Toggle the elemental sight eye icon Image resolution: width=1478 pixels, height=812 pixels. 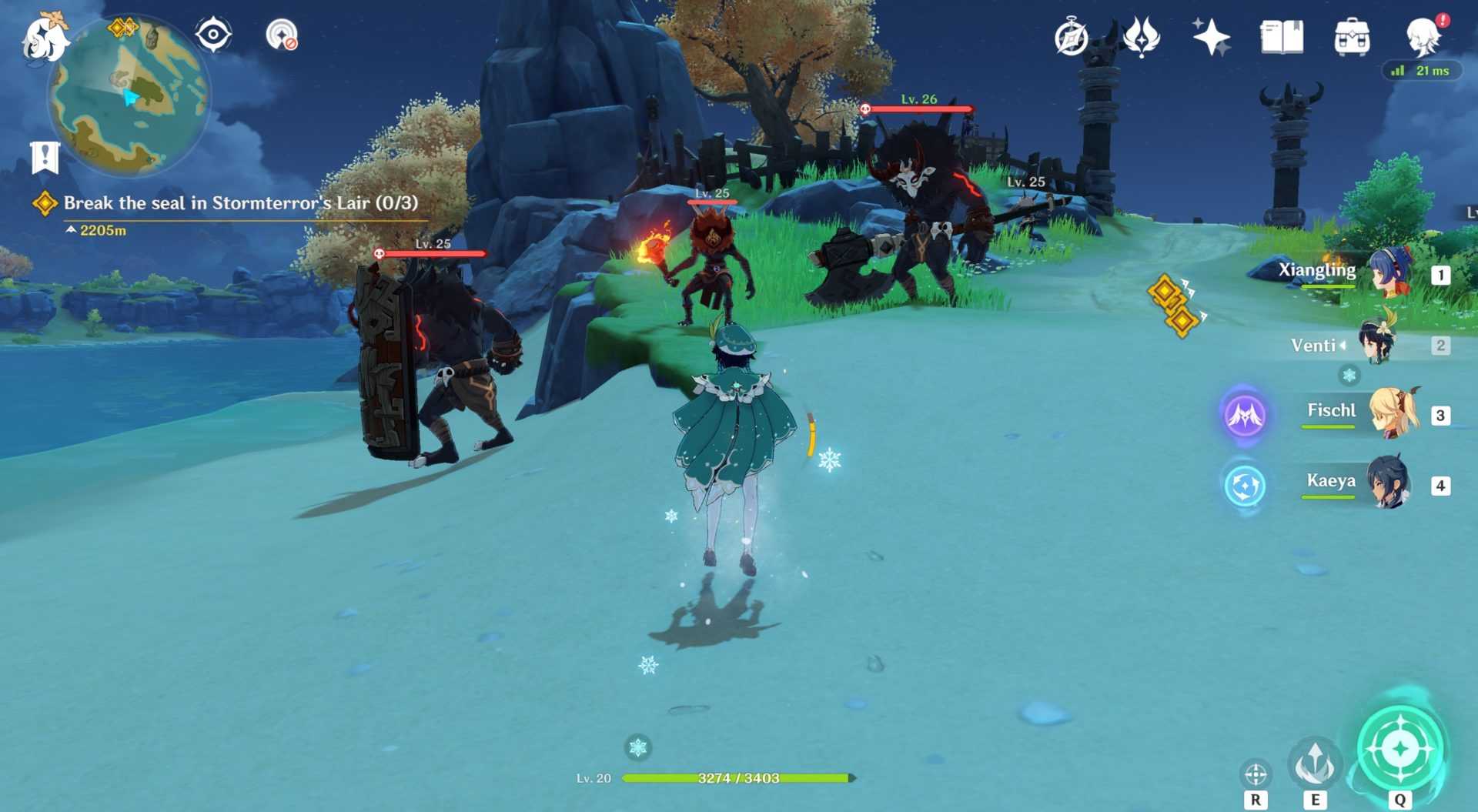213,35
